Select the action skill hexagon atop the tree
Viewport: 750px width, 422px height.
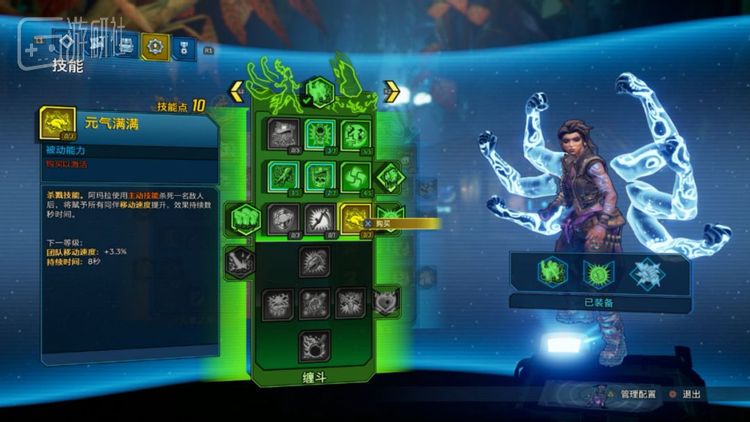point(319,91)
